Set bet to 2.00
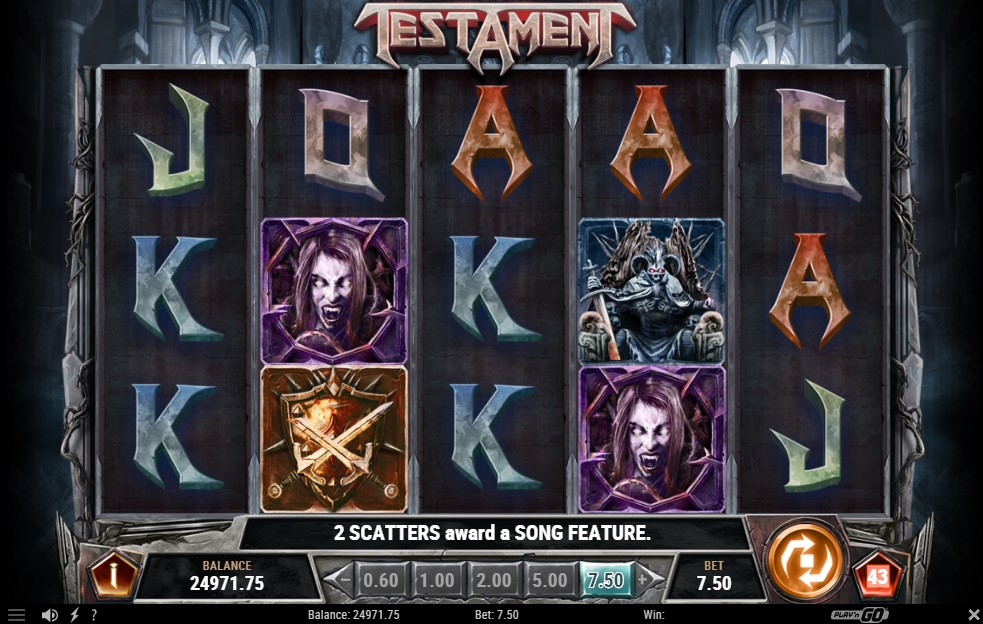Viewport: 983px width, 624px height. 492,580
